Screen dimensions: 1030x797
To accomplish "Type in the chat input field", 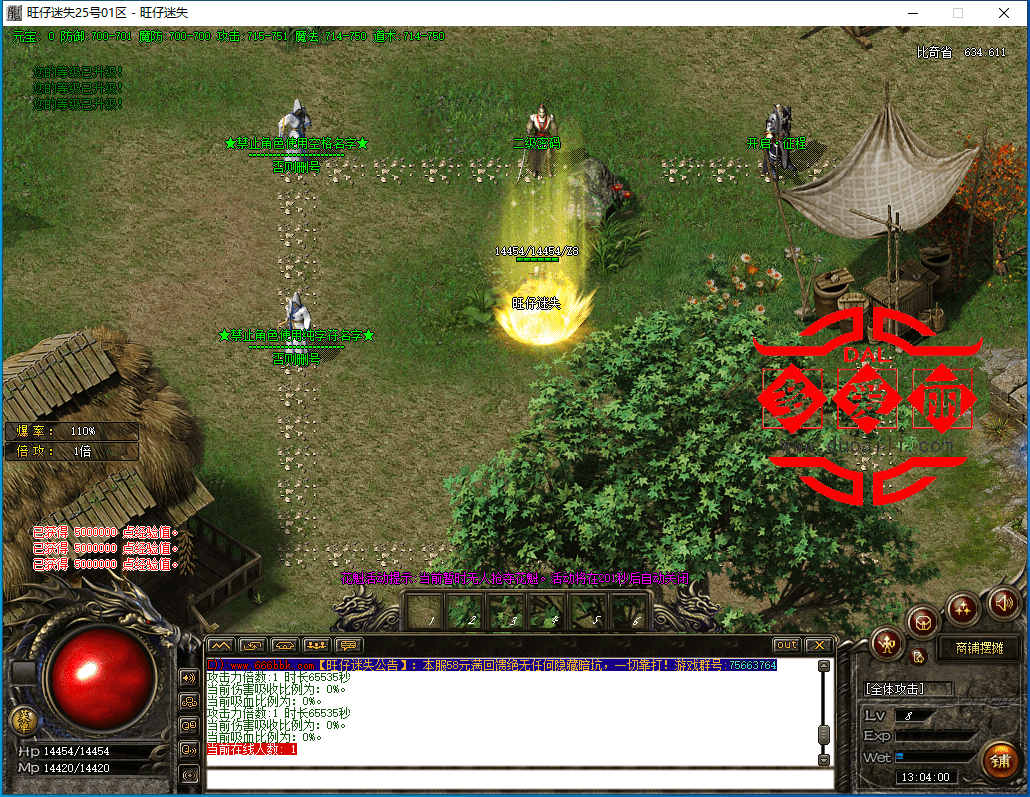I will pyautogui.click(x=510, y=779).
